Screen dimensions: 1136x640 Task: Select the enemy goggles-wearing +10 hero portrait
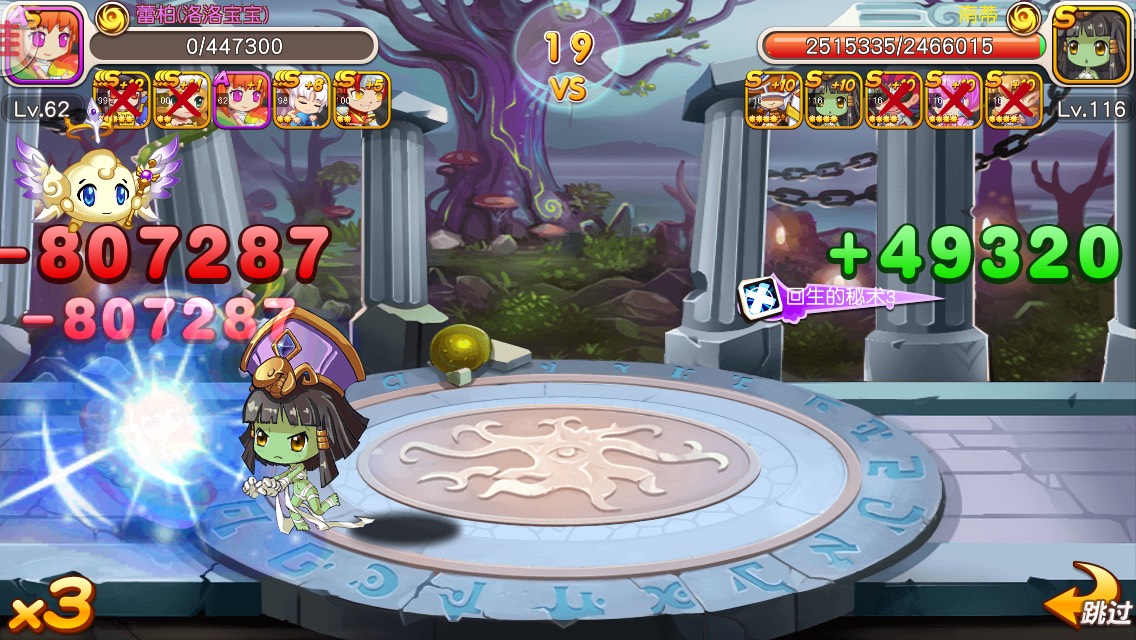(x=773, y=99)
